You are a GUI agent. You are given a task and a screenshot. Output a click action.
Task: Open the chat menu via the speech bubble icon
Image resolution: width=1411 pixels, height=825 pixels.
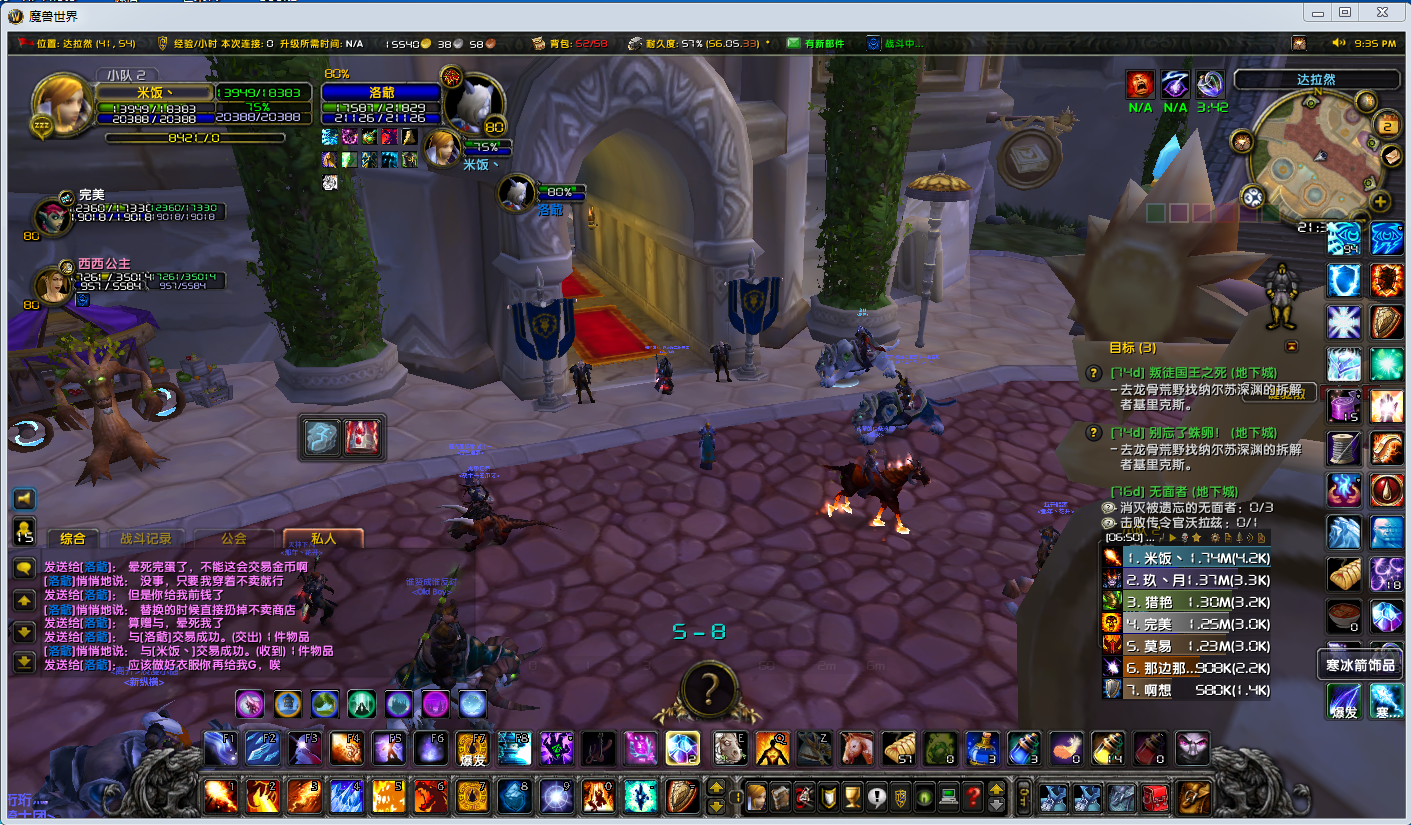pos(24,566)
